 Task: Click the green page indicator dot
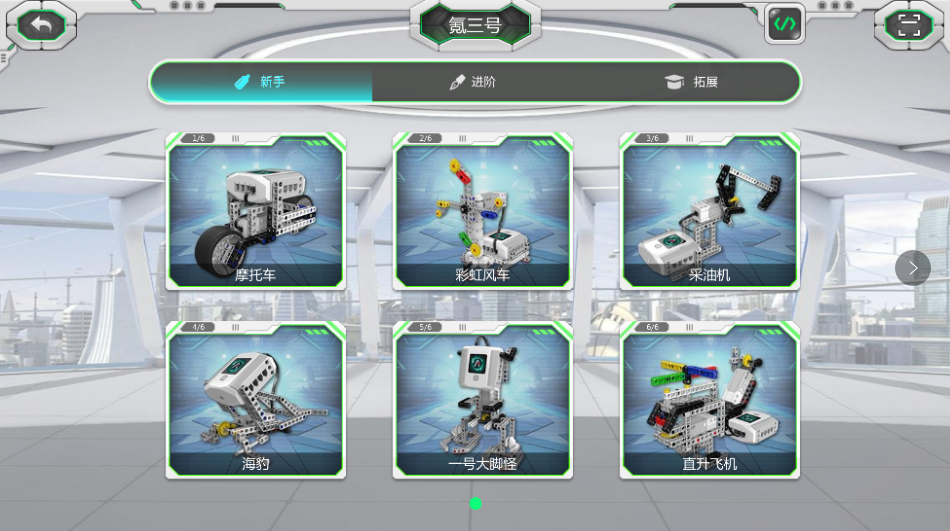476,503
